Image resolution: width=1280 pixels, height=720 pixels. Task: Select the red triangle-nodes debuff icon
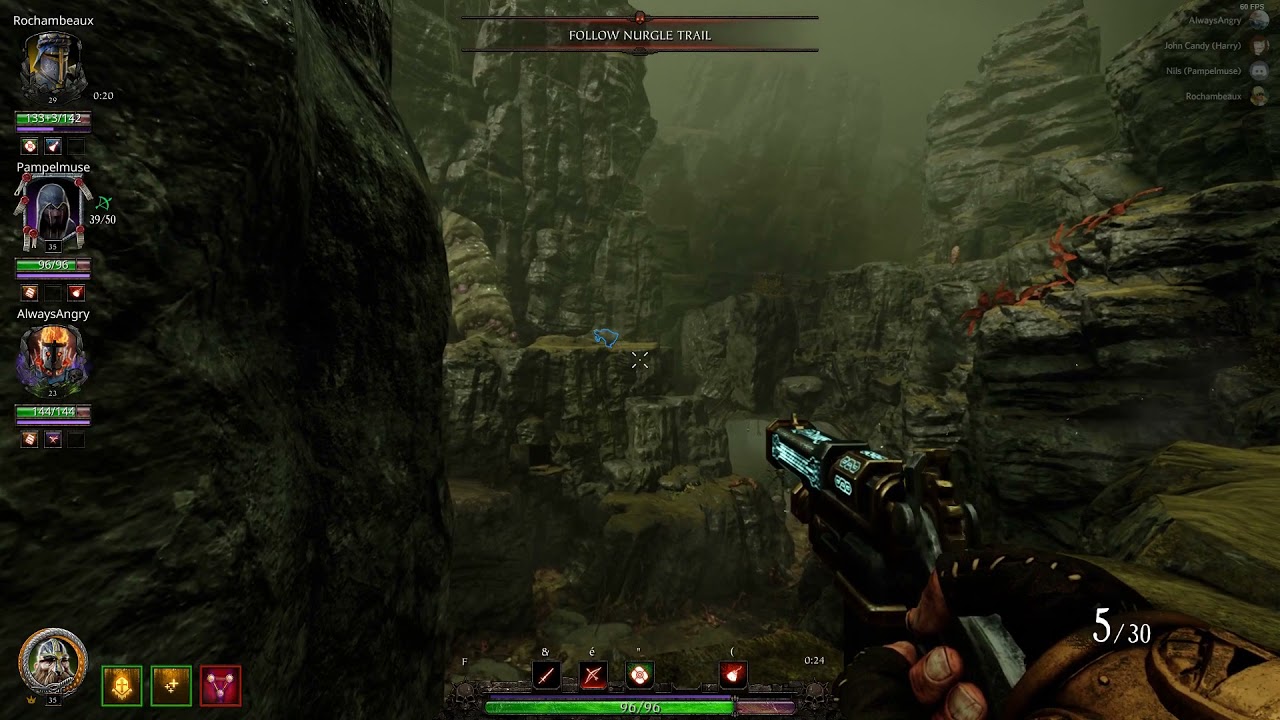(x=220, y=686)
